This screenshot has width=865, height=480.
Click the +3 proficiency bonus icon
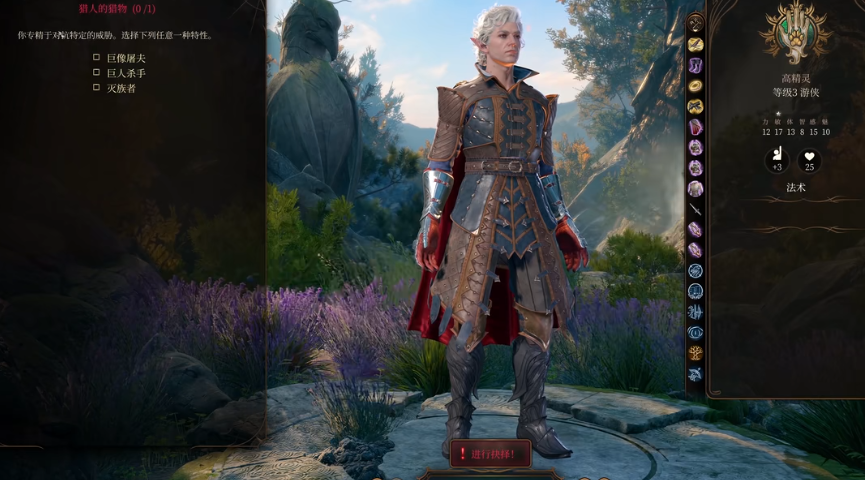point(777,158)
